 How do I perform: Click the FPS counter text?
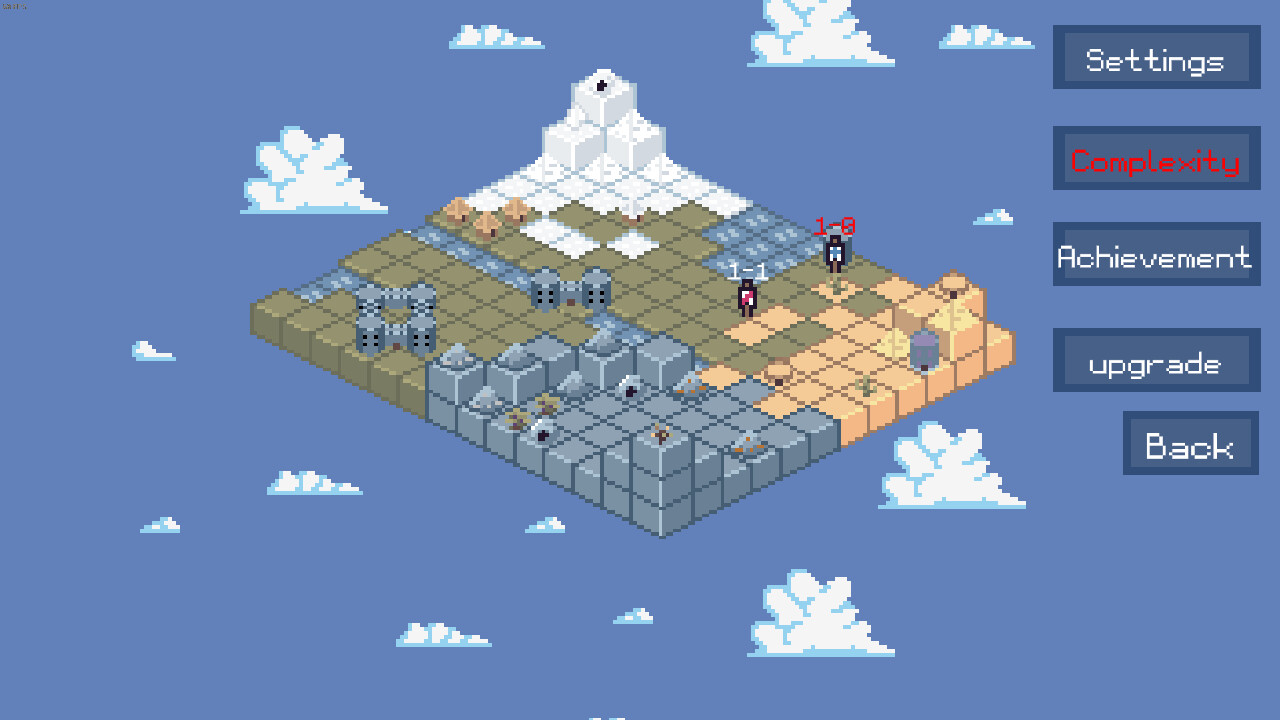[x=12, y=5]
